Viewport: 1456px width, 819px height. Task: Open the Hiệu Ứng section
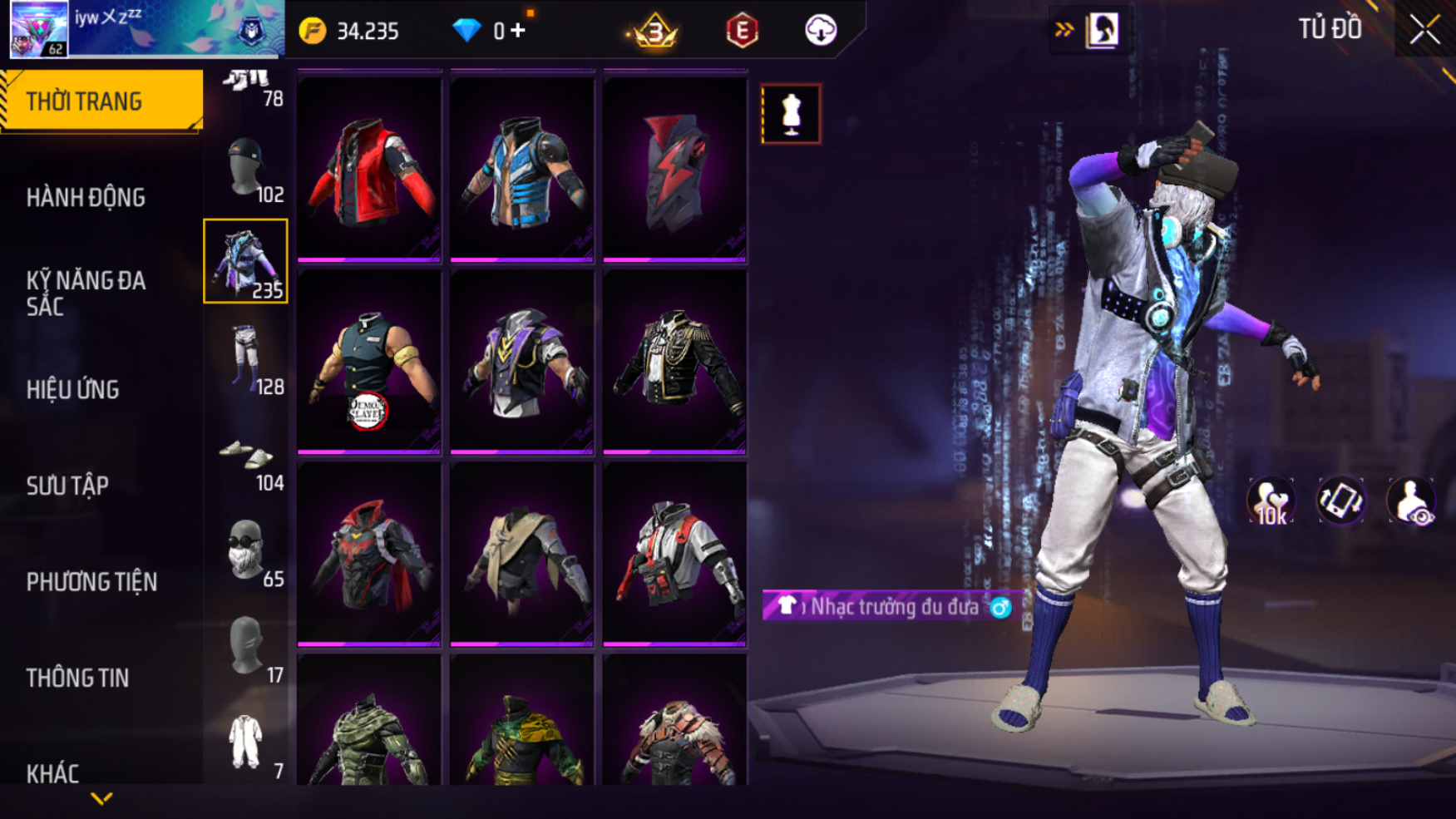point(73,390)
